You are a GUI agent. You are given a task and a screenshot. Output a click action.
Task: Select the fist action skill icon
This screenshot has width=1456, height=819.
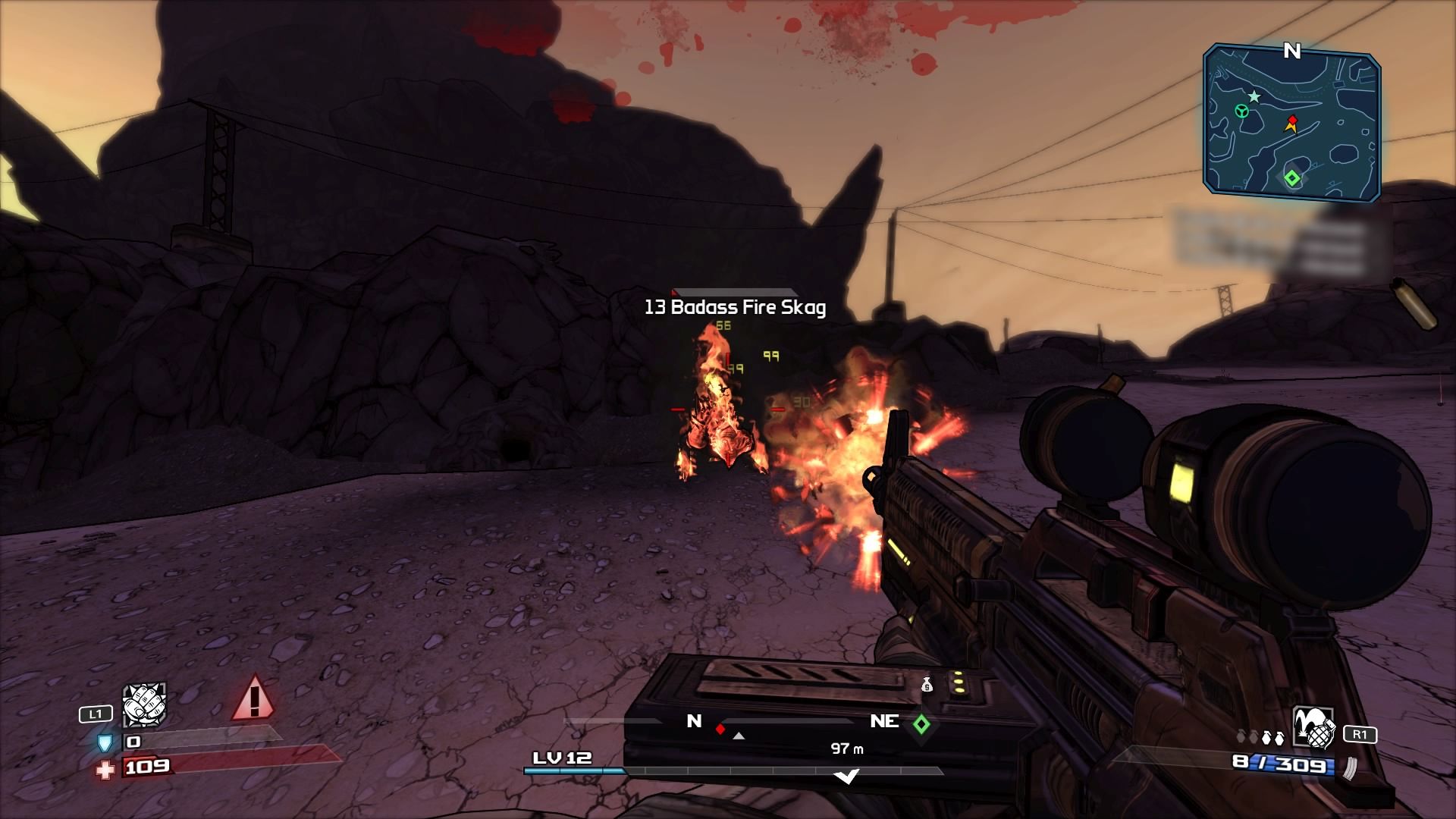pos(144,704)
